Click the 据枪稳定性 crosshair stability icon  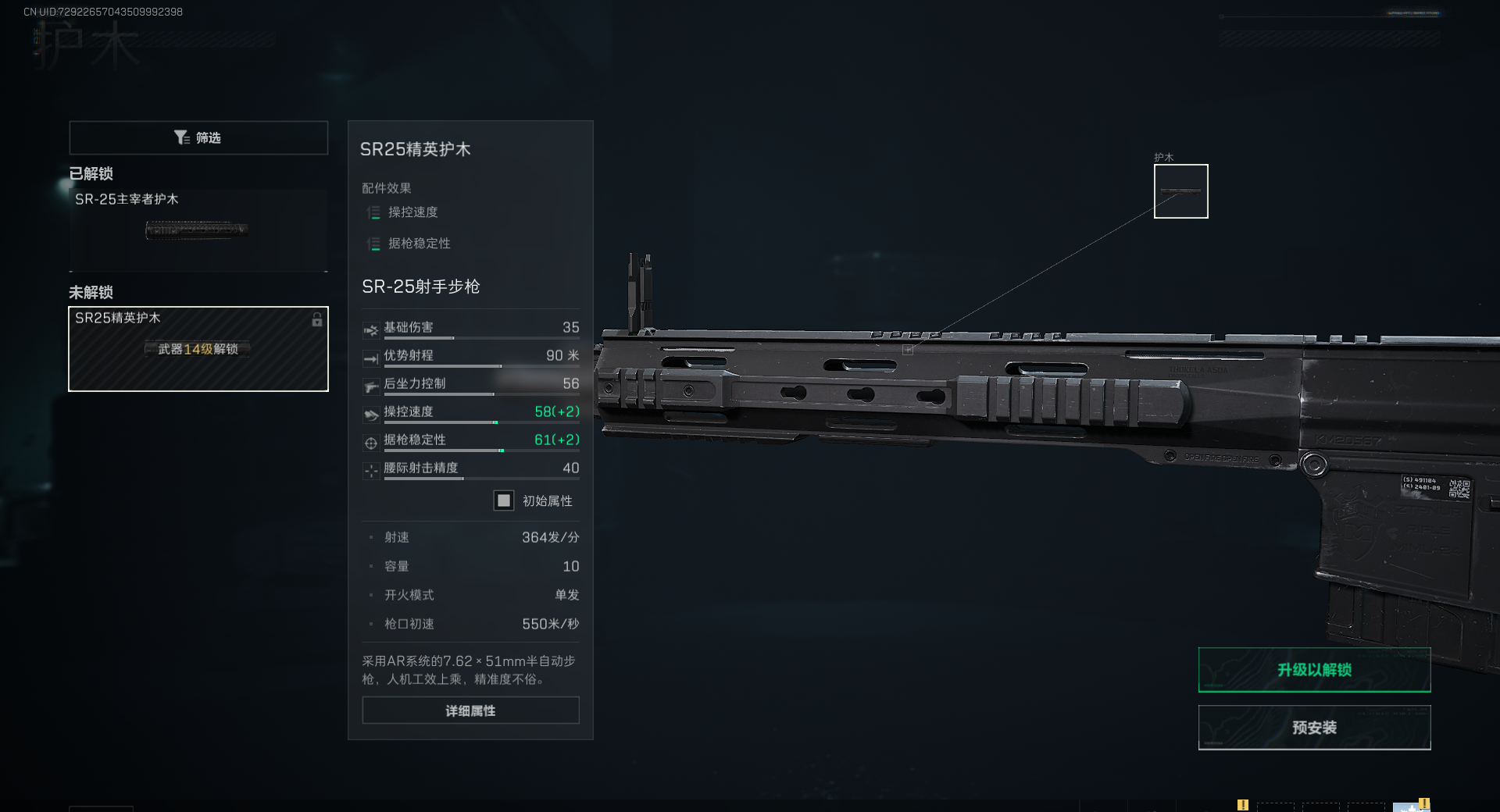pos(370,441)
